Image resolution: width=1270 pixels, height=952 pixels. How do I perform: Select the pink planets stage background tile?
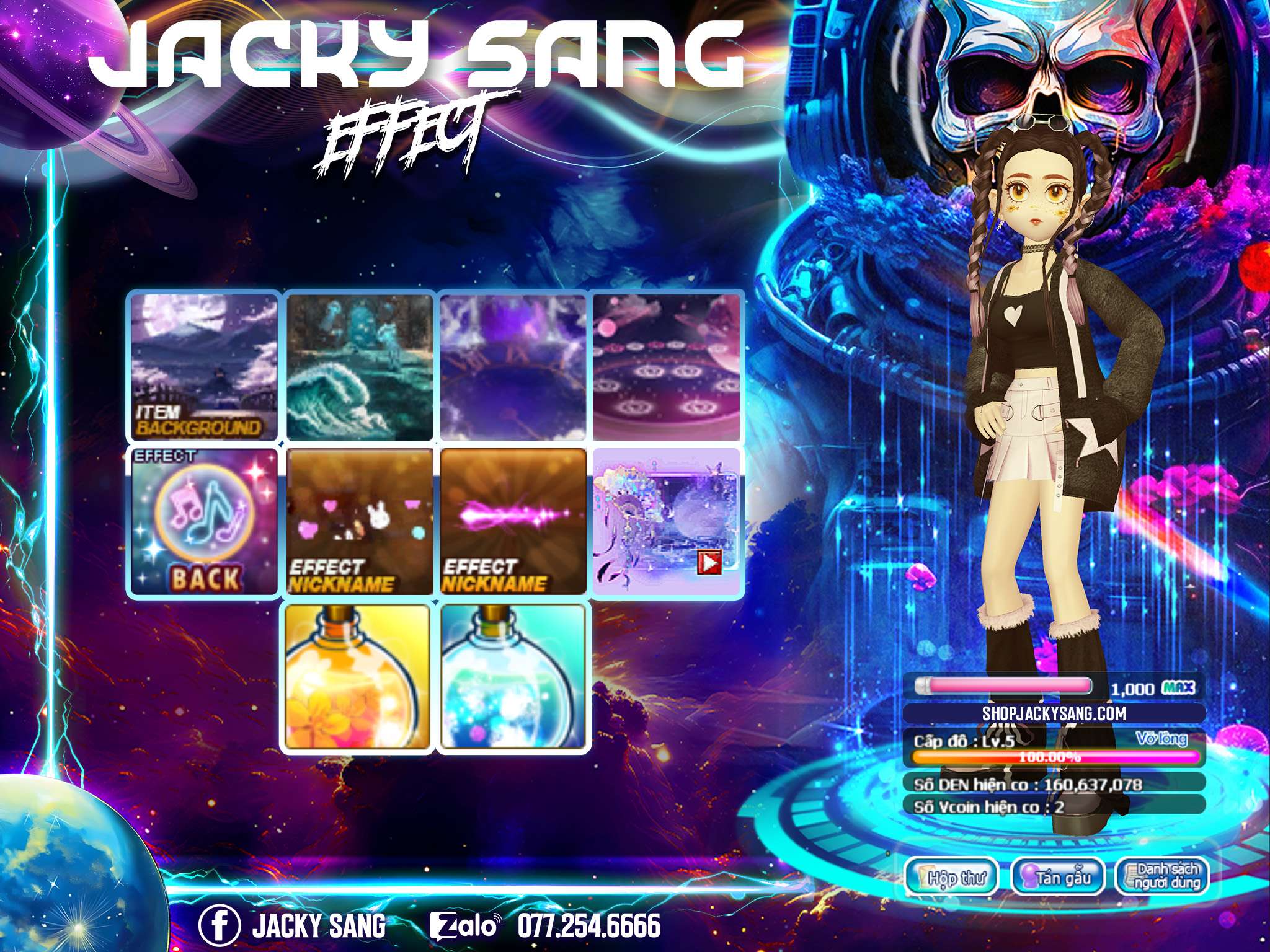667,367
